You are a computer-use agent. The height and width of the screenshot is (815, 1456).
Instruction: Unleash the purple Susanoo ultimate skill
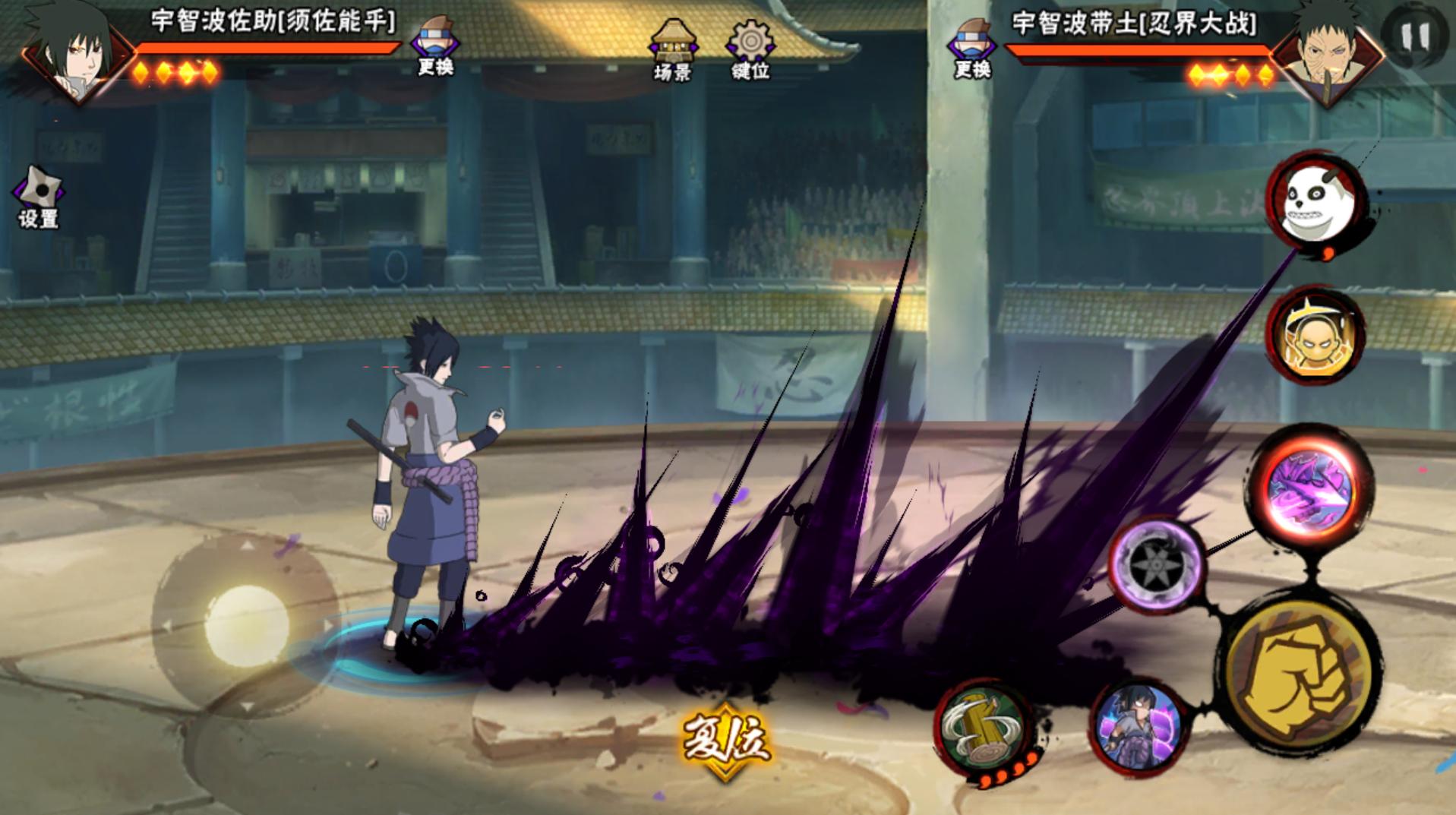click(x=1310, y=489)
